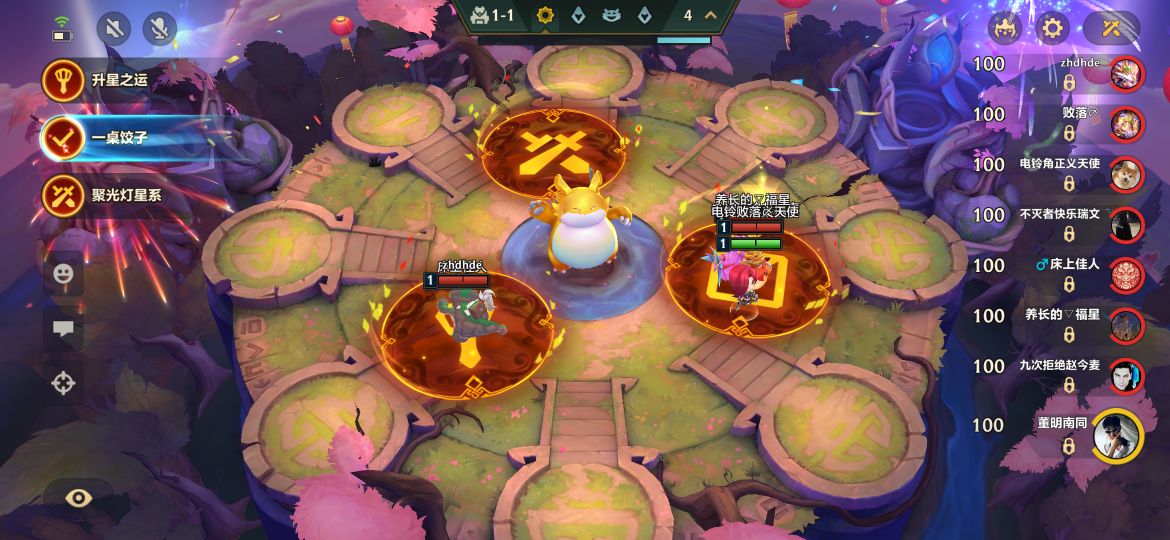
Task: Open 养长的♡福星's scoreboard row
Action: (1127, 324)
